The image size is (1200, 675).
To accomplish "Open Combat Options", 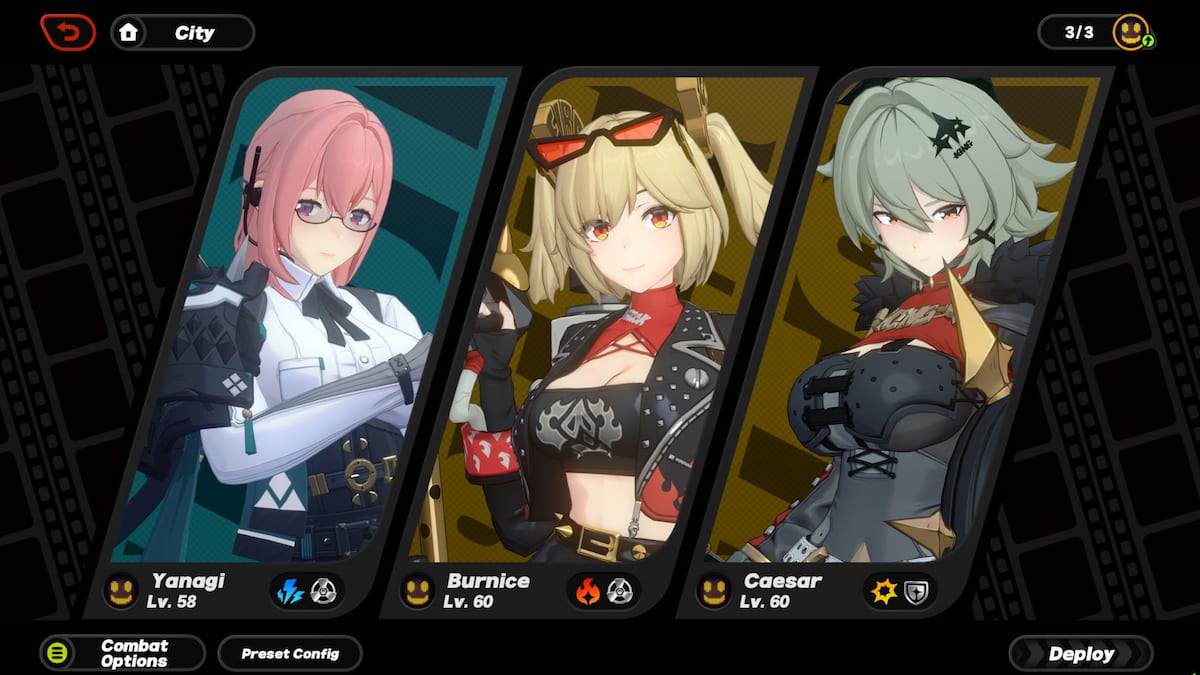I will 122,653.
